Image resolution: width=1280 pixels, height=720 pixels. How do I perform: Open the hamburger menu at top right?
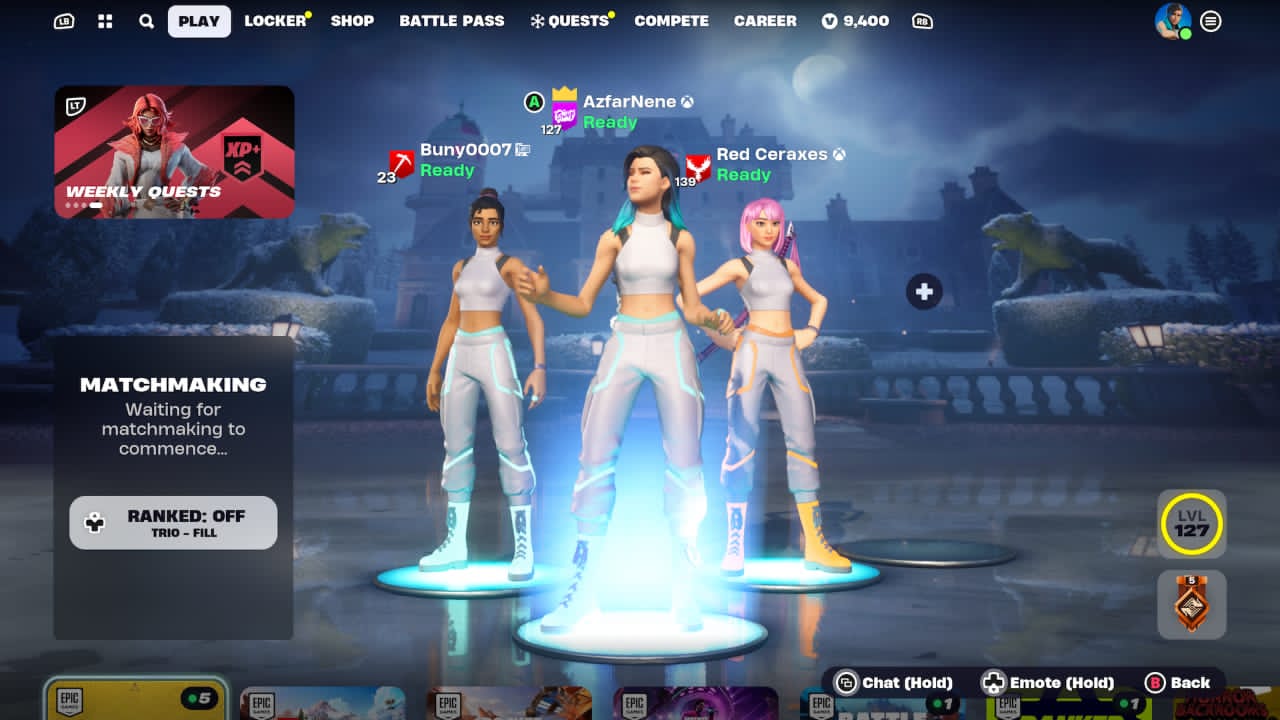1210,21
